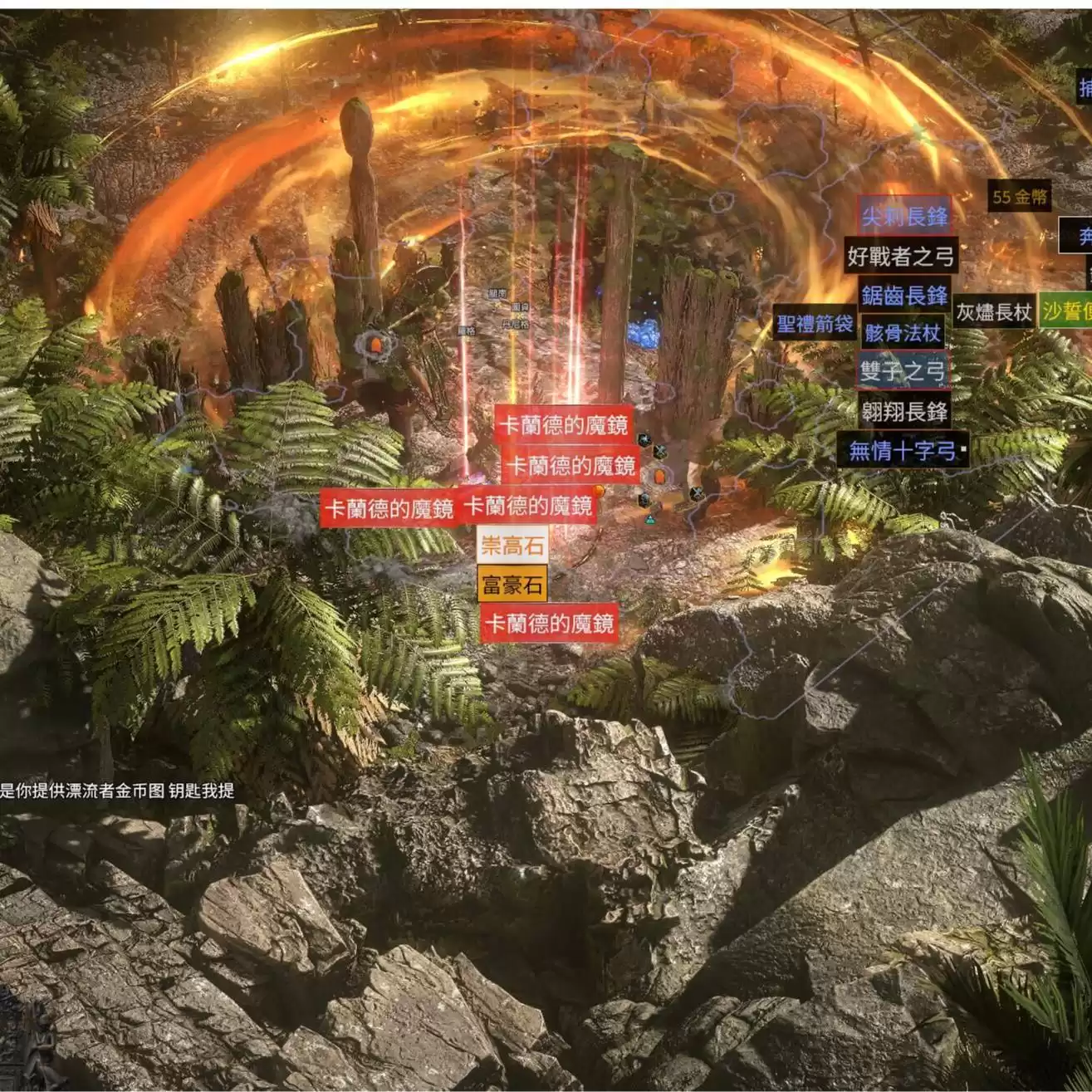Image resolution: width=1092 pixels, height=1092 pixels.
Task: Pick up the 富豪石 loot label
Action: pos(512,585)
